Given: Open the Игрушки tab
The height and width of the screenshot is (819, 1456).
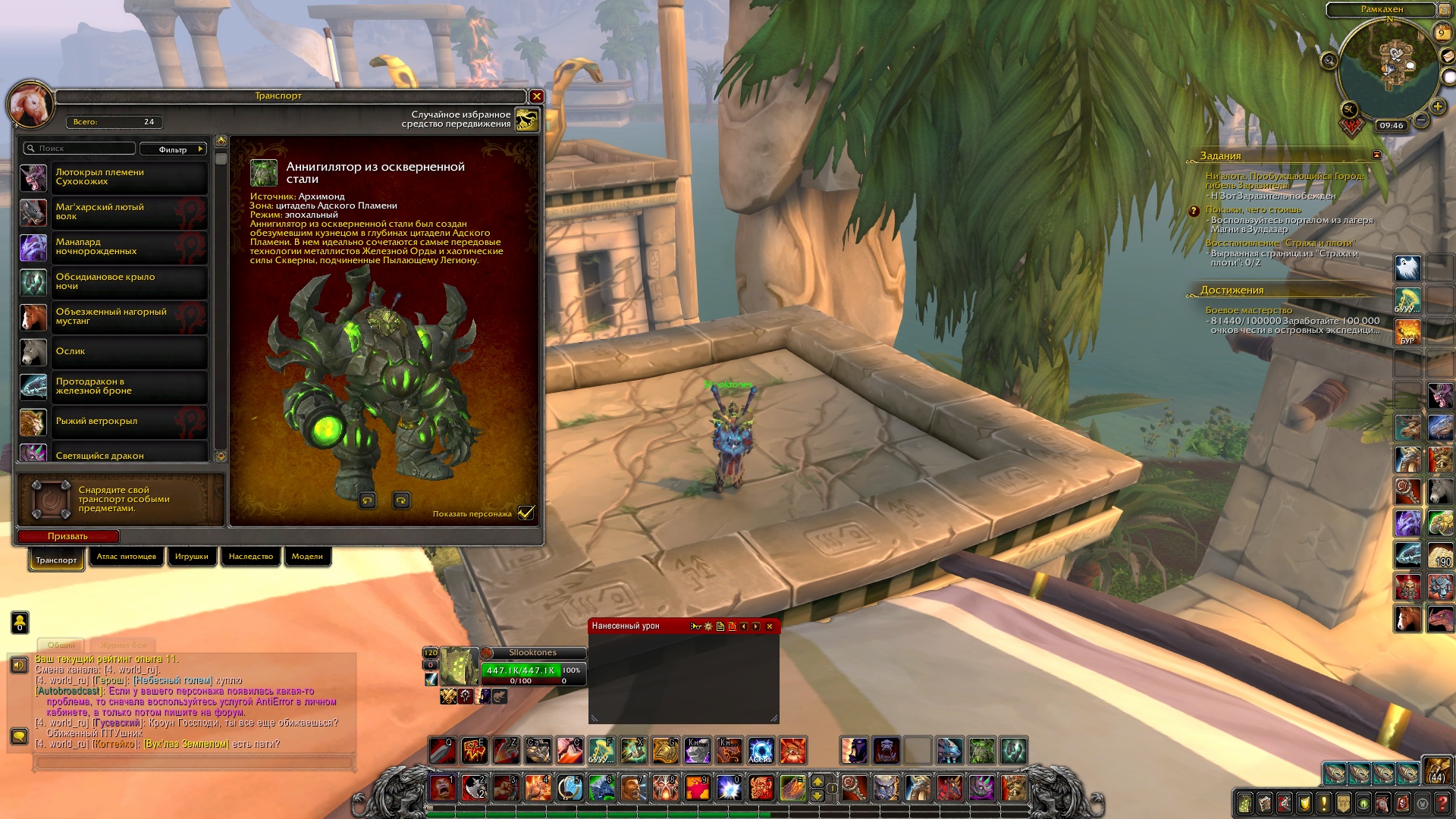Looking at the screenshot, I should [x=191, y=557].
